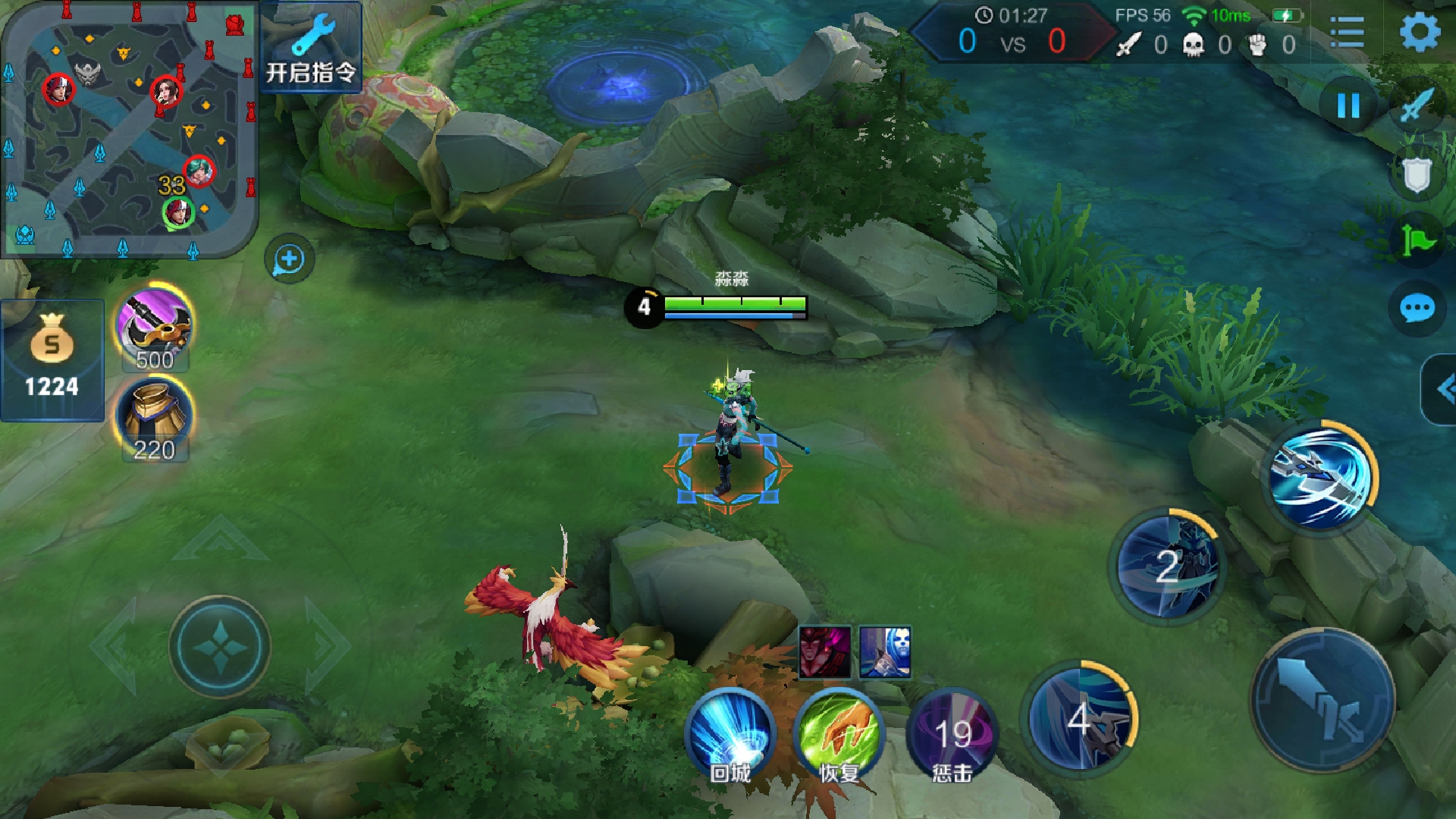1456x819 pixels.
Task: Pause the match
Action: [x=1348, y=105]
